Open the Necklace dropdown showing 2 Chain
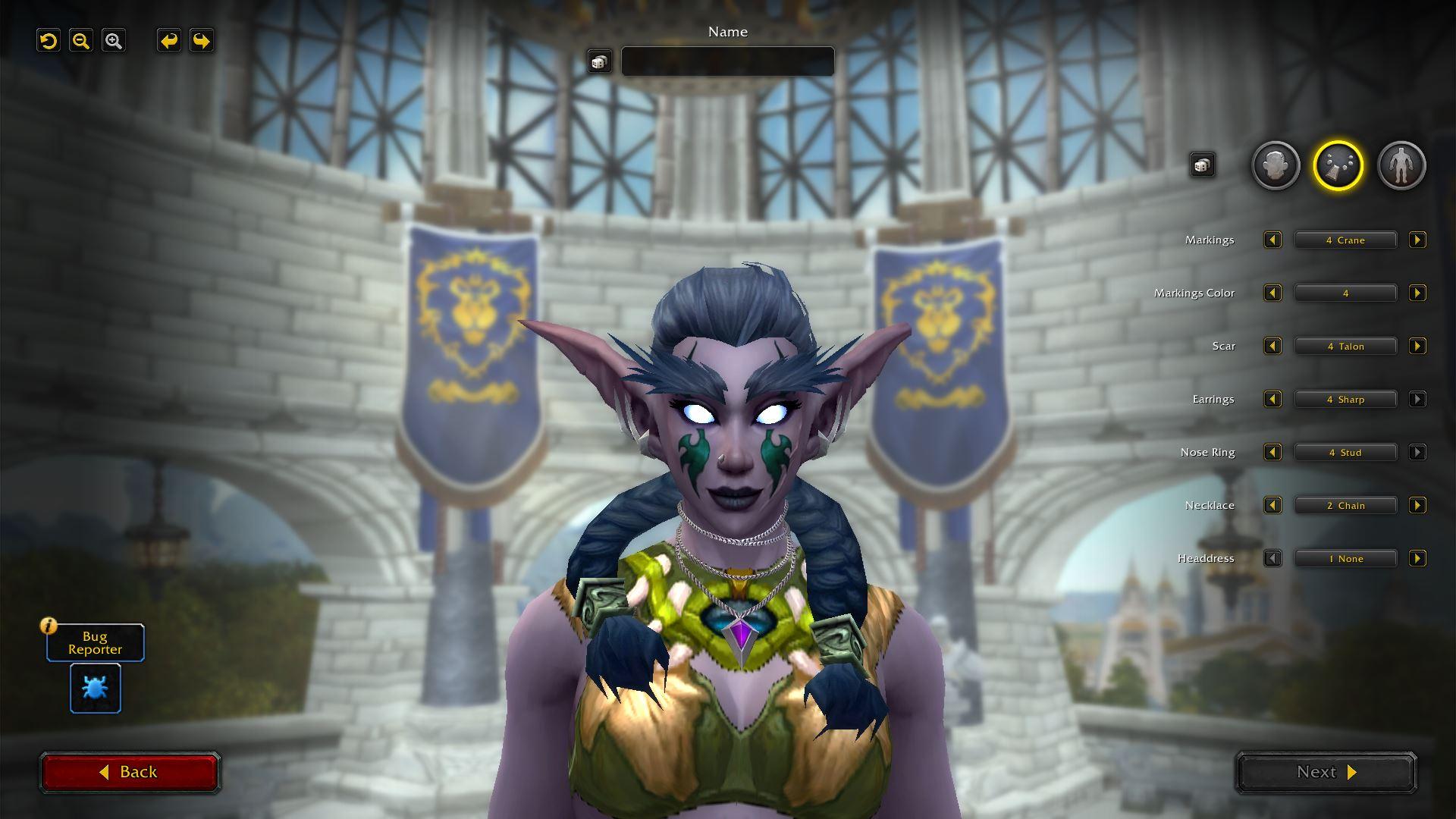1456x819 pixels. (1345, 505)
